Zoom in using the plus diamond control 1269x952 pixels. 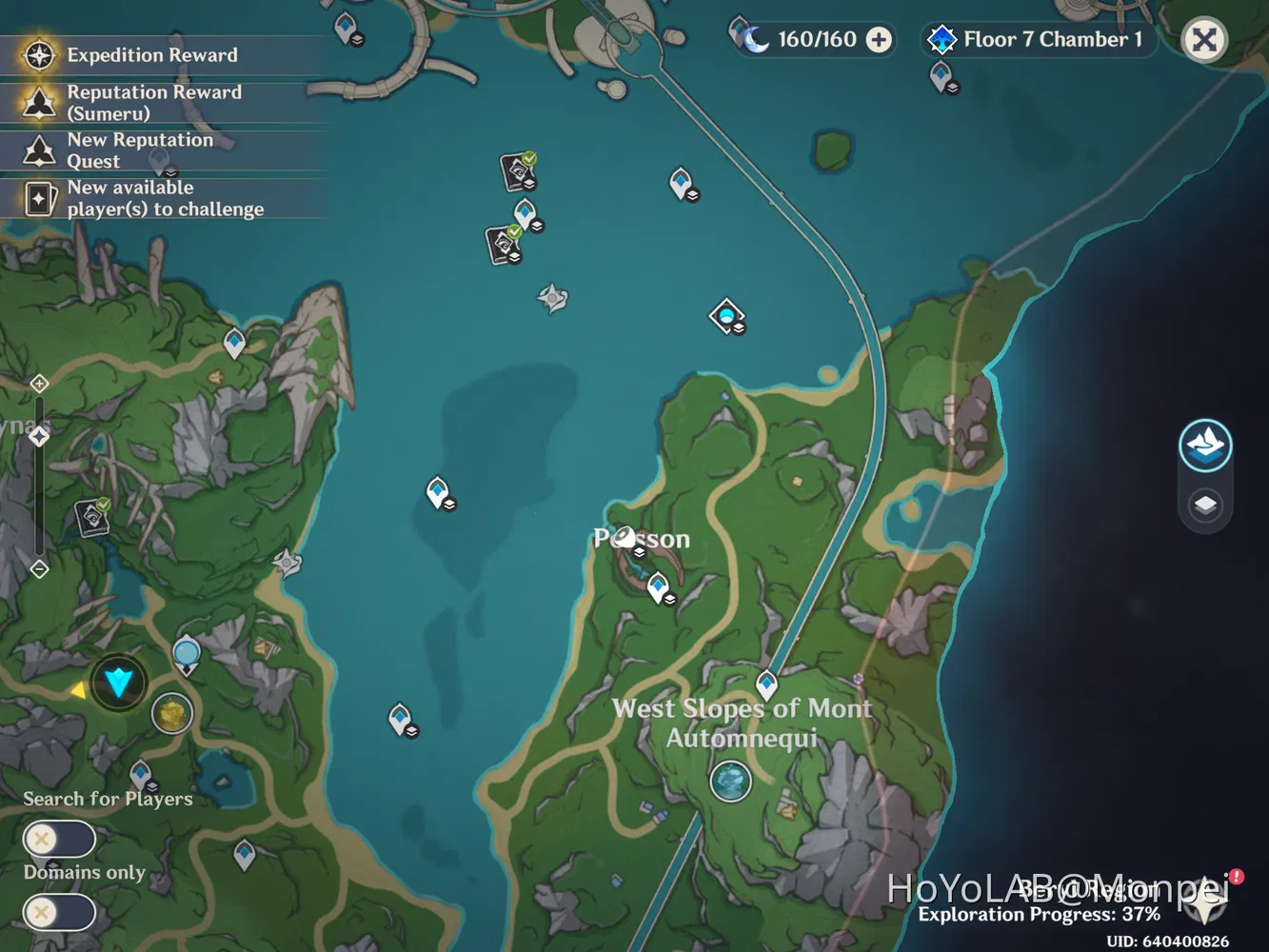pyautogui.click(x=38, y=383)
